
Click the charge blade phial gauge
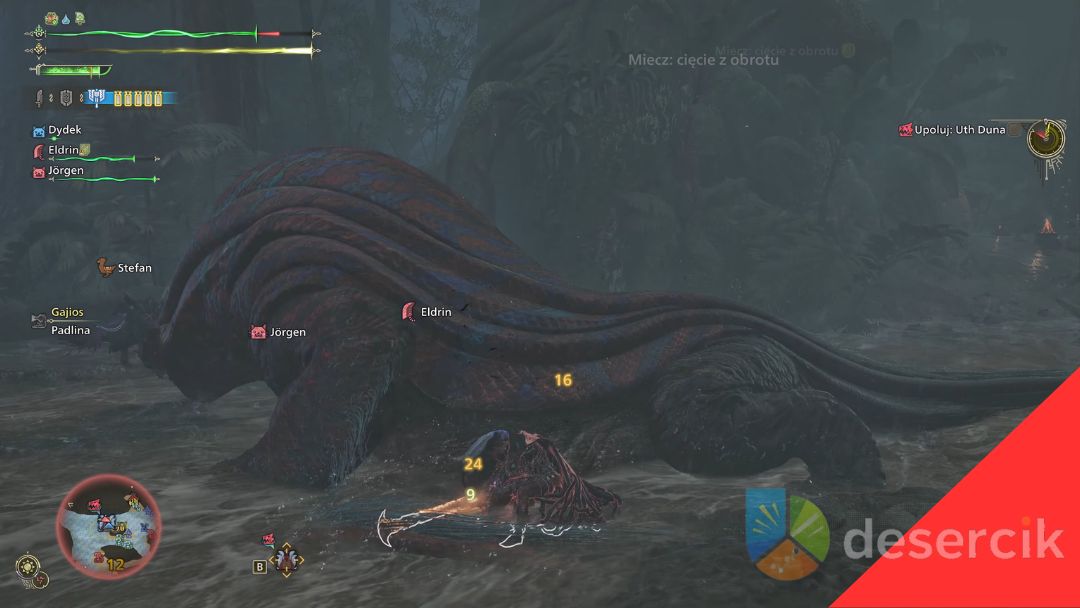tap(135, 98)
